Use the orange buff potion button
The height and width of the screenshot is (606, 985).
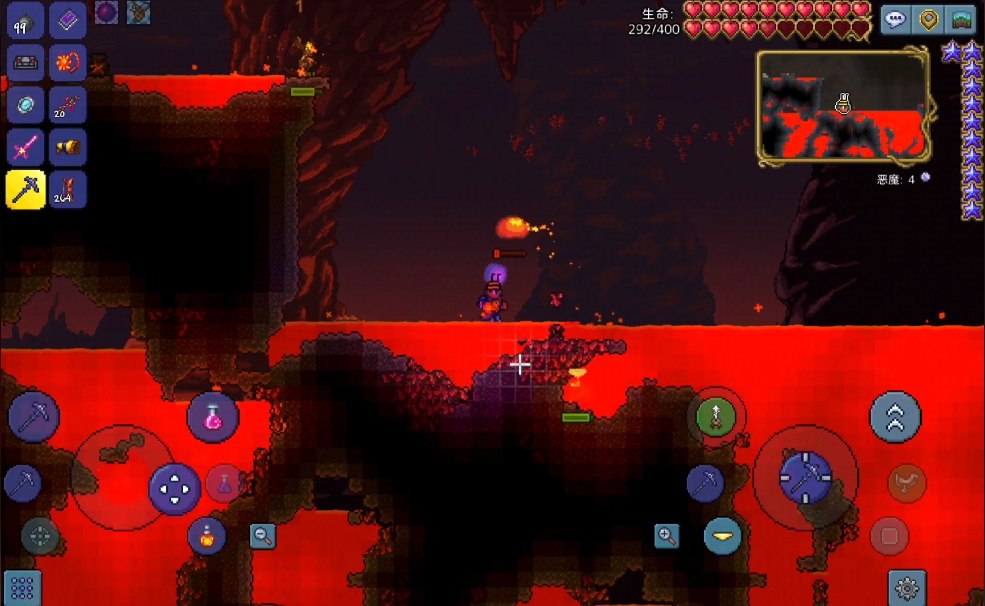[x=207, y=536]
